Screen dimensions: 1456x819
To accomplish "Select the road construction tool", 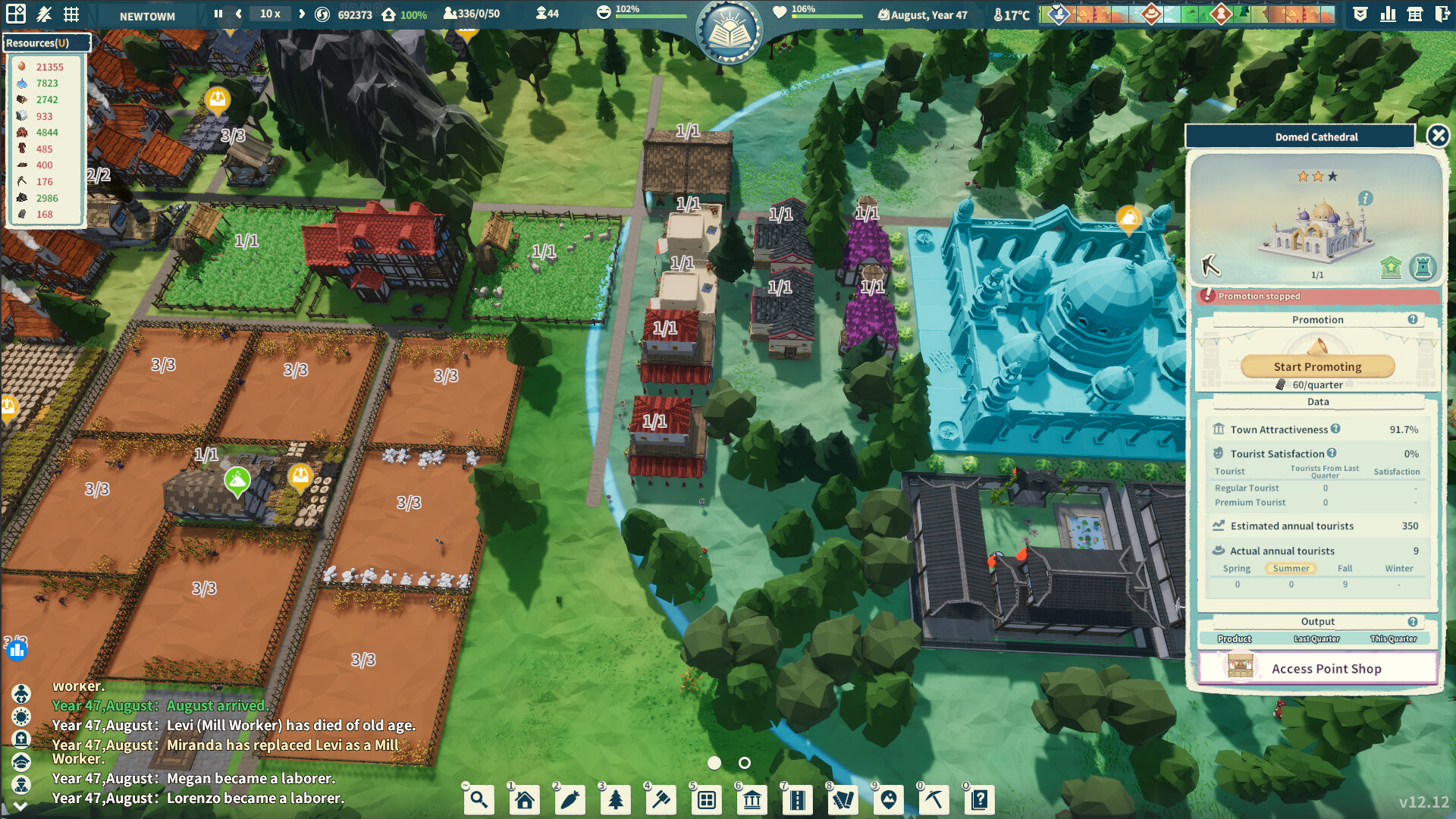I will (797, 799).
